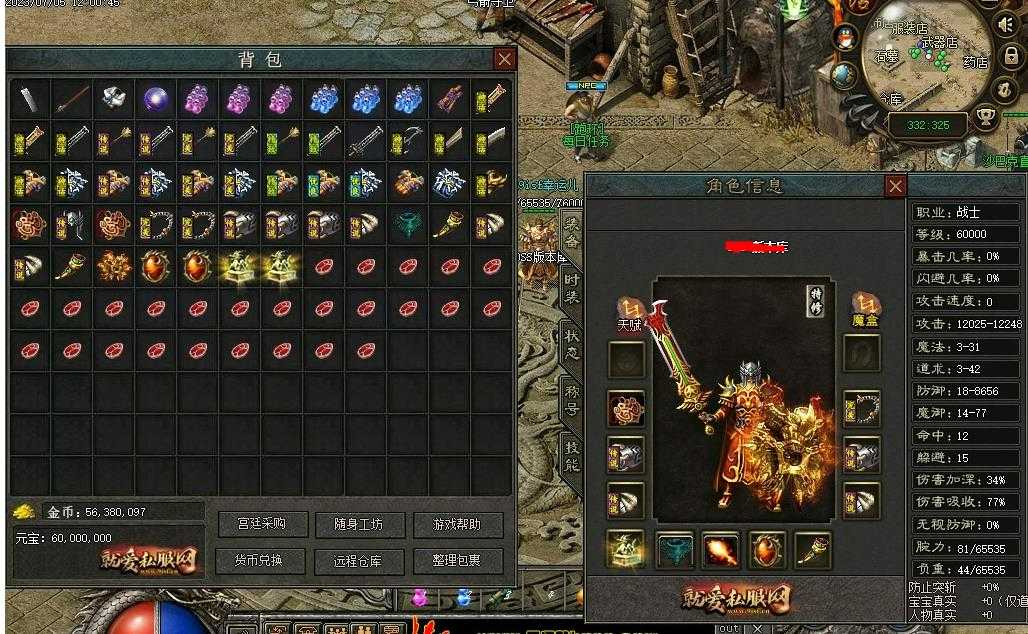Close the 角色信息 character window
1028x634 pixels.
point(895,186)
